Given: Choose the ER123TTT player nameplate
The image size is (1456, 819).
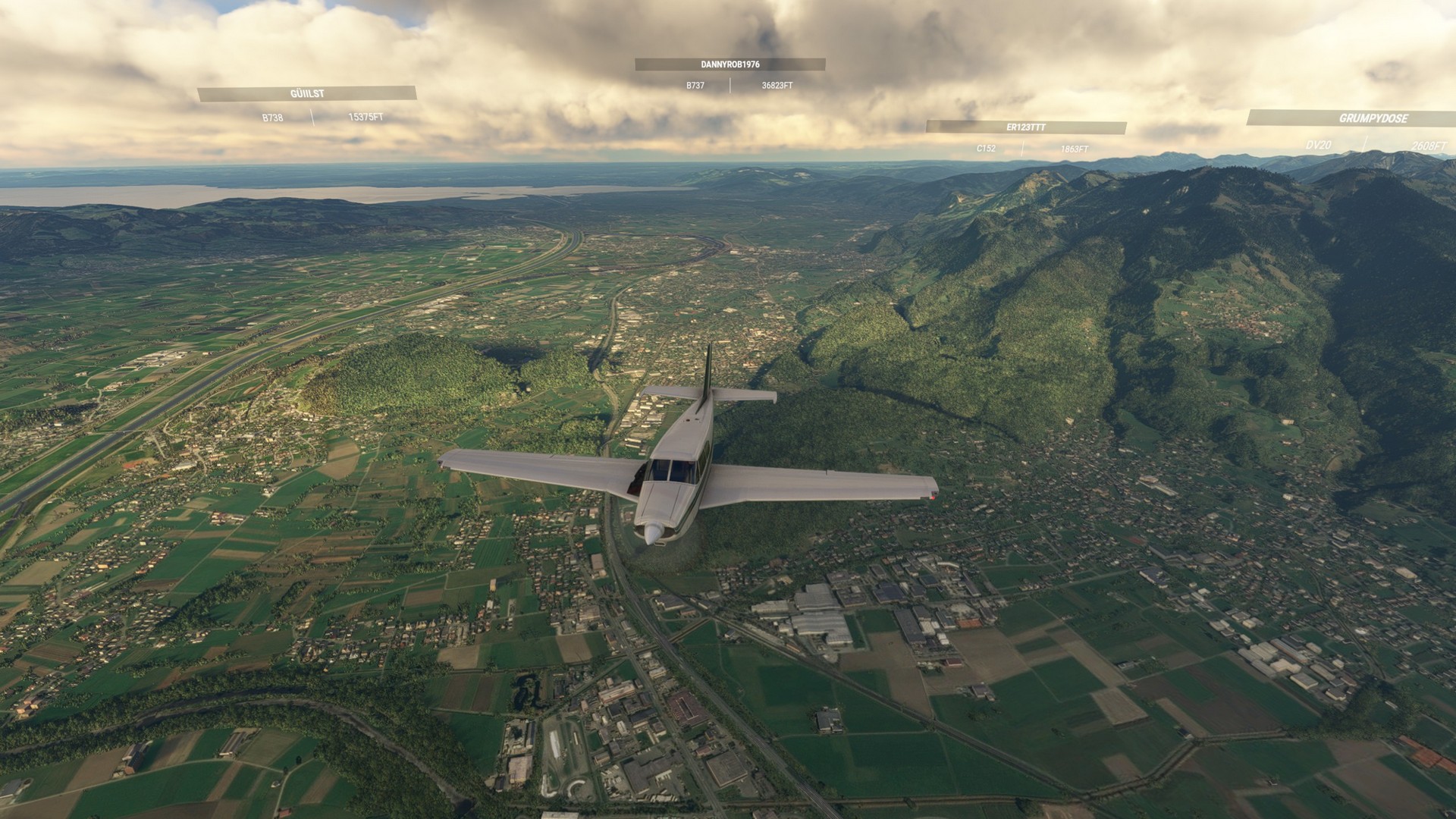Looking at the screenshot, I should tap(1025, 127).
